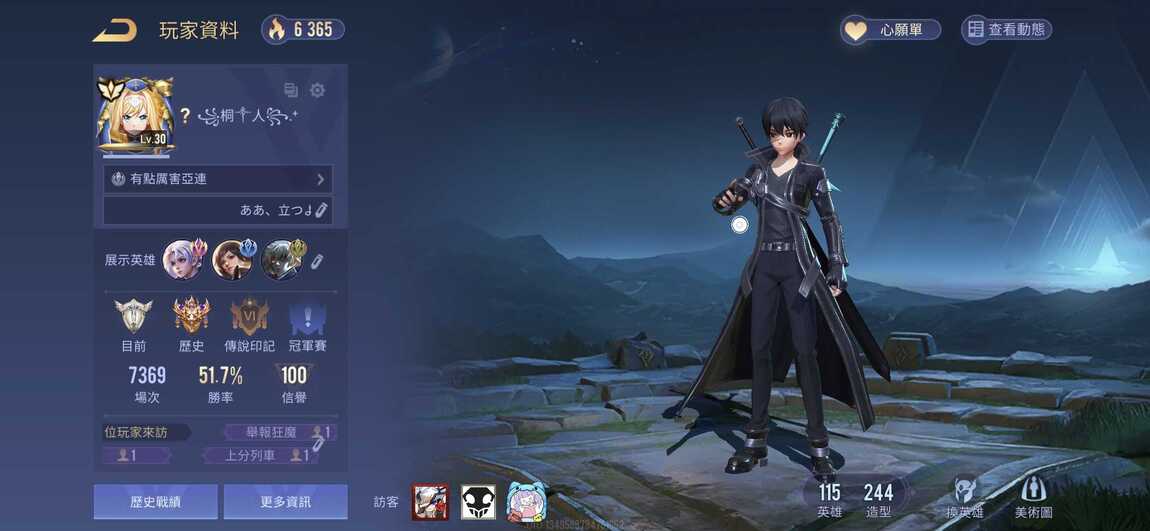Tap the player avatar portrait
Image resolution: width=1150 pixels, height=531 pixels.
(135, 116)
